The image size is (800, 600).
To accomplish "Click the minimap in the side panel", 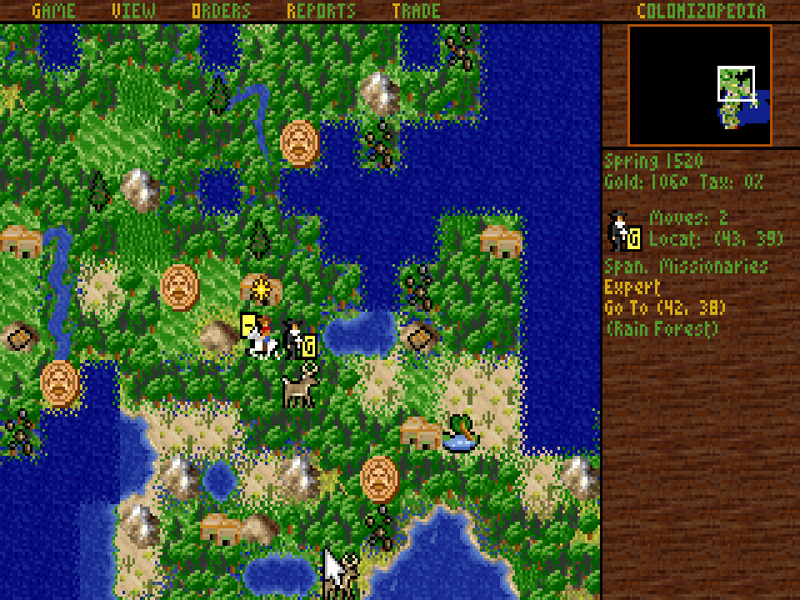I will 700,86.
